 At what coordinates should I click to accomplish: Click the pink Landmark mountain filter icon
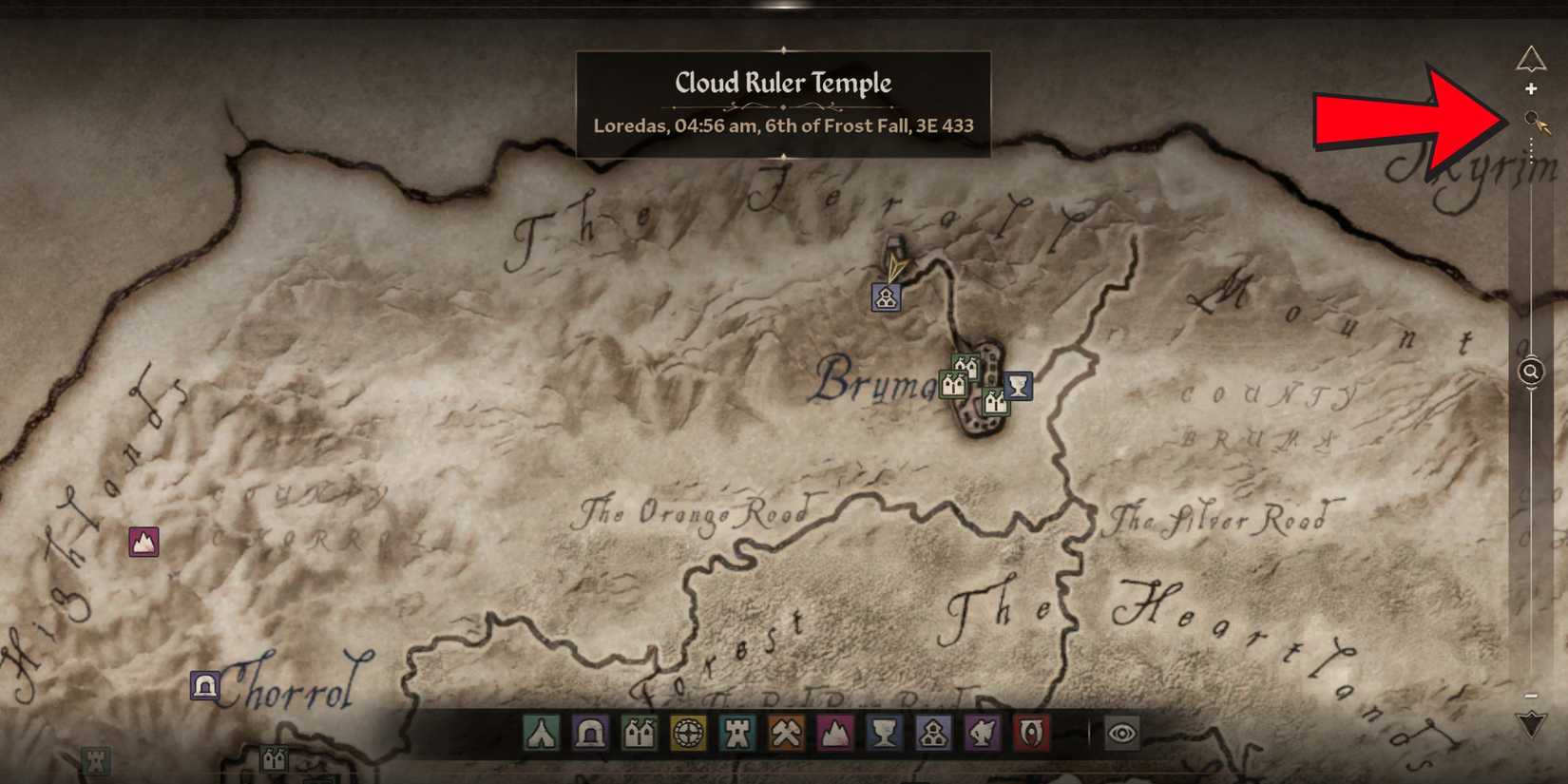pos(834,733)
